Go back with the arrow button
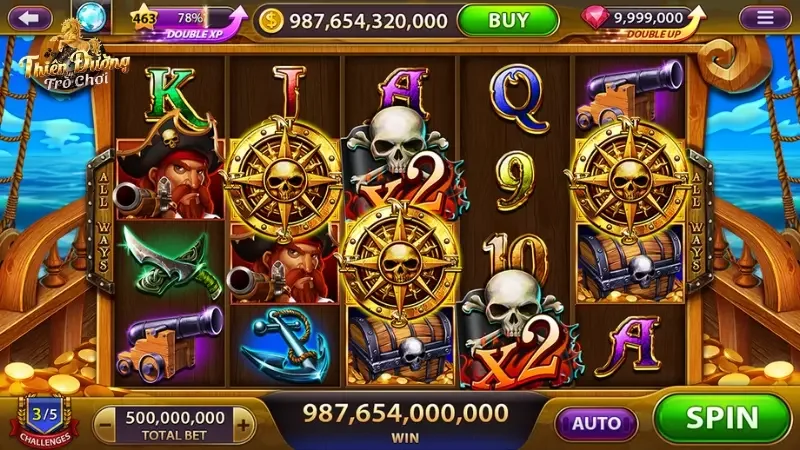Image resolution: width=800 pixels, height=450 pixels. pos(32,18)
